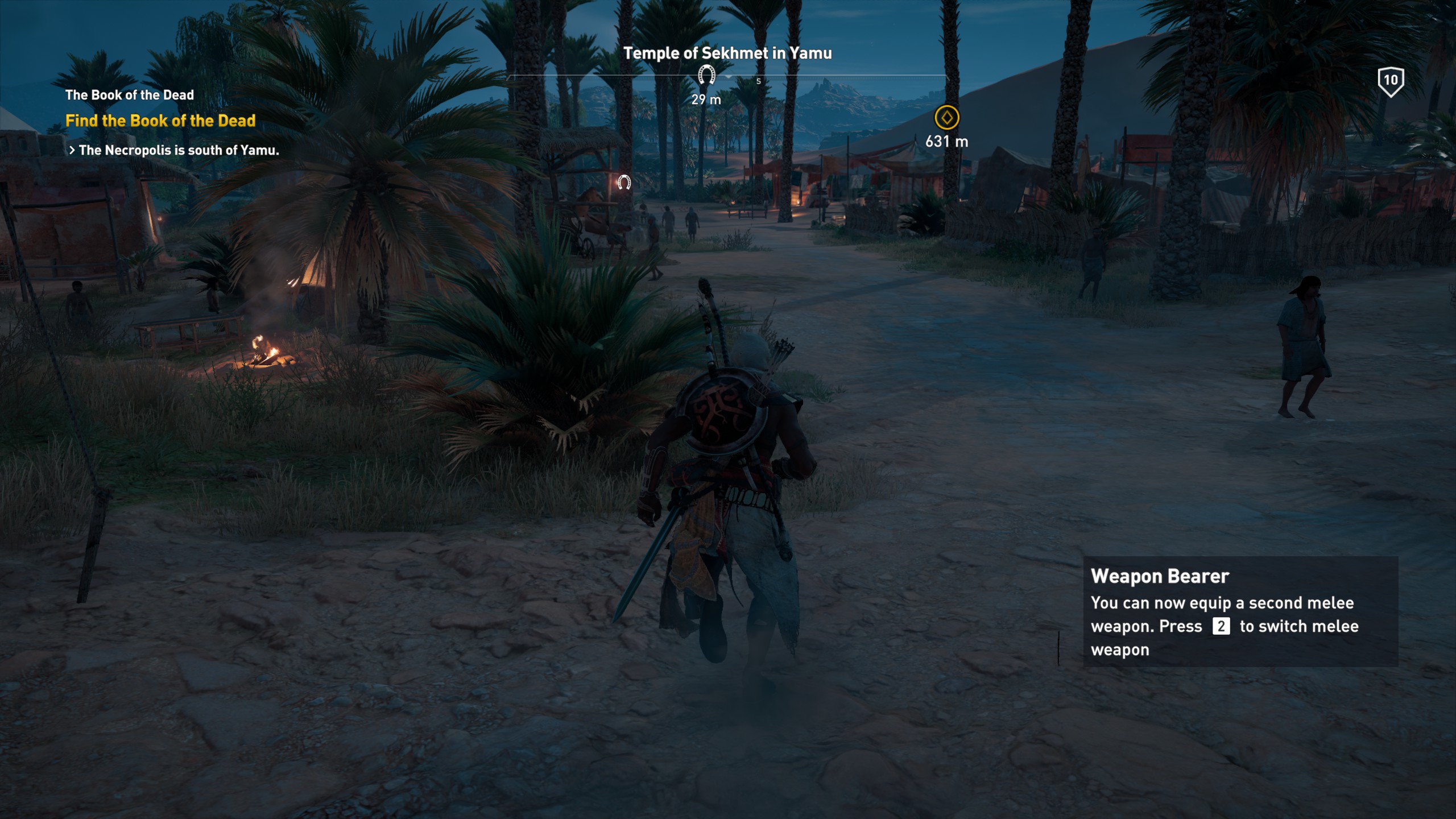Select the Temple of Sekhmet in Yamu location title
This screenshot has width=1456, height=819.
pyautogui.click(x=727, y=55)
